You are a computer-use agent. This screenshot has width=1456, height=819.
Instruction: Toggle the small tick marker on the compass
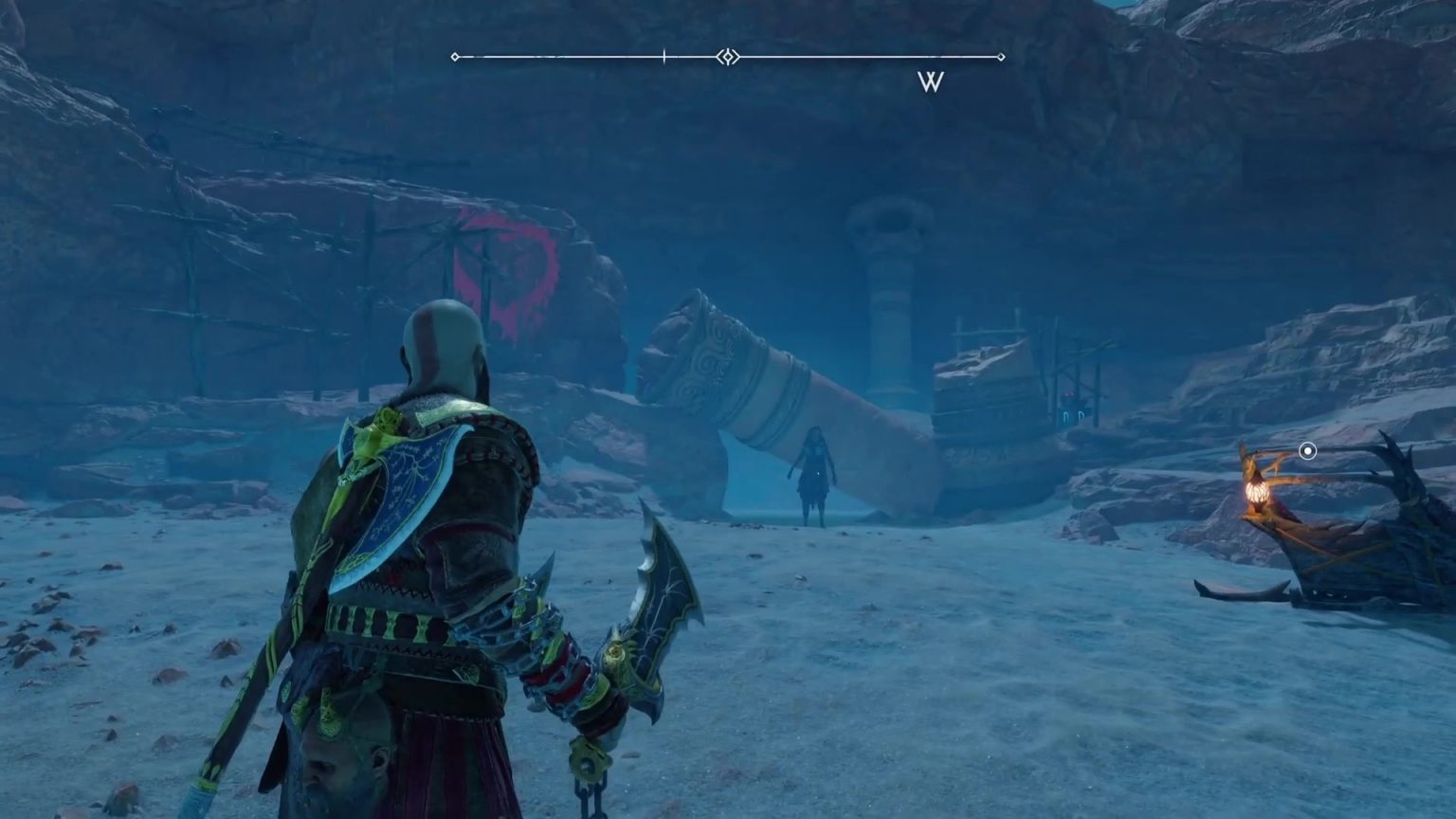(x=664, y=55)
